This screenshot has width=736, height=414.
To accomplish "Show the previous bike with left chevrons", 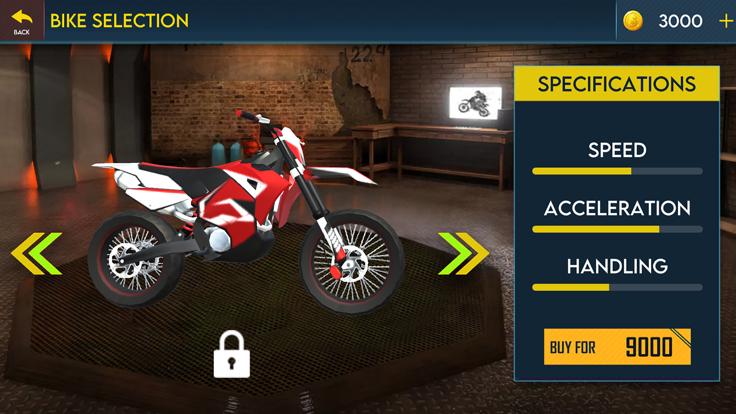I will (x=37, y=253).
